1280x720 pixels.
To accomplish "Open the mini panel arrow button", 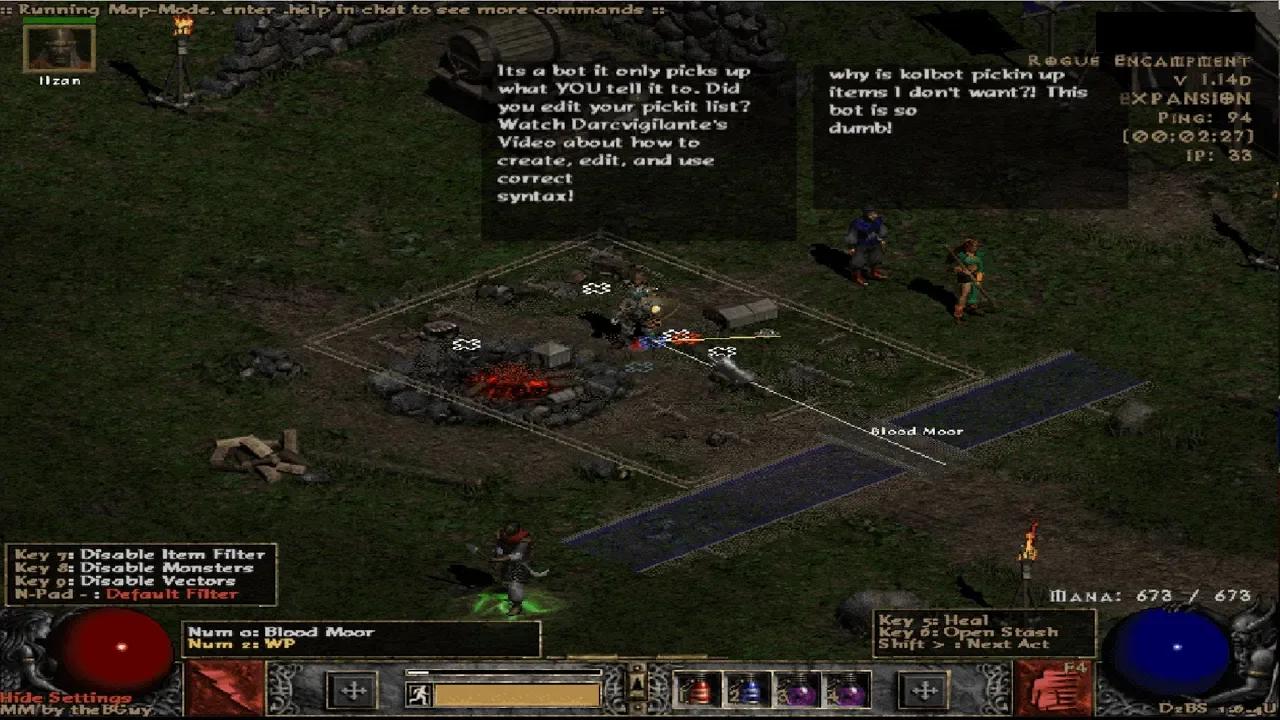I will click(x=635, y=686).
